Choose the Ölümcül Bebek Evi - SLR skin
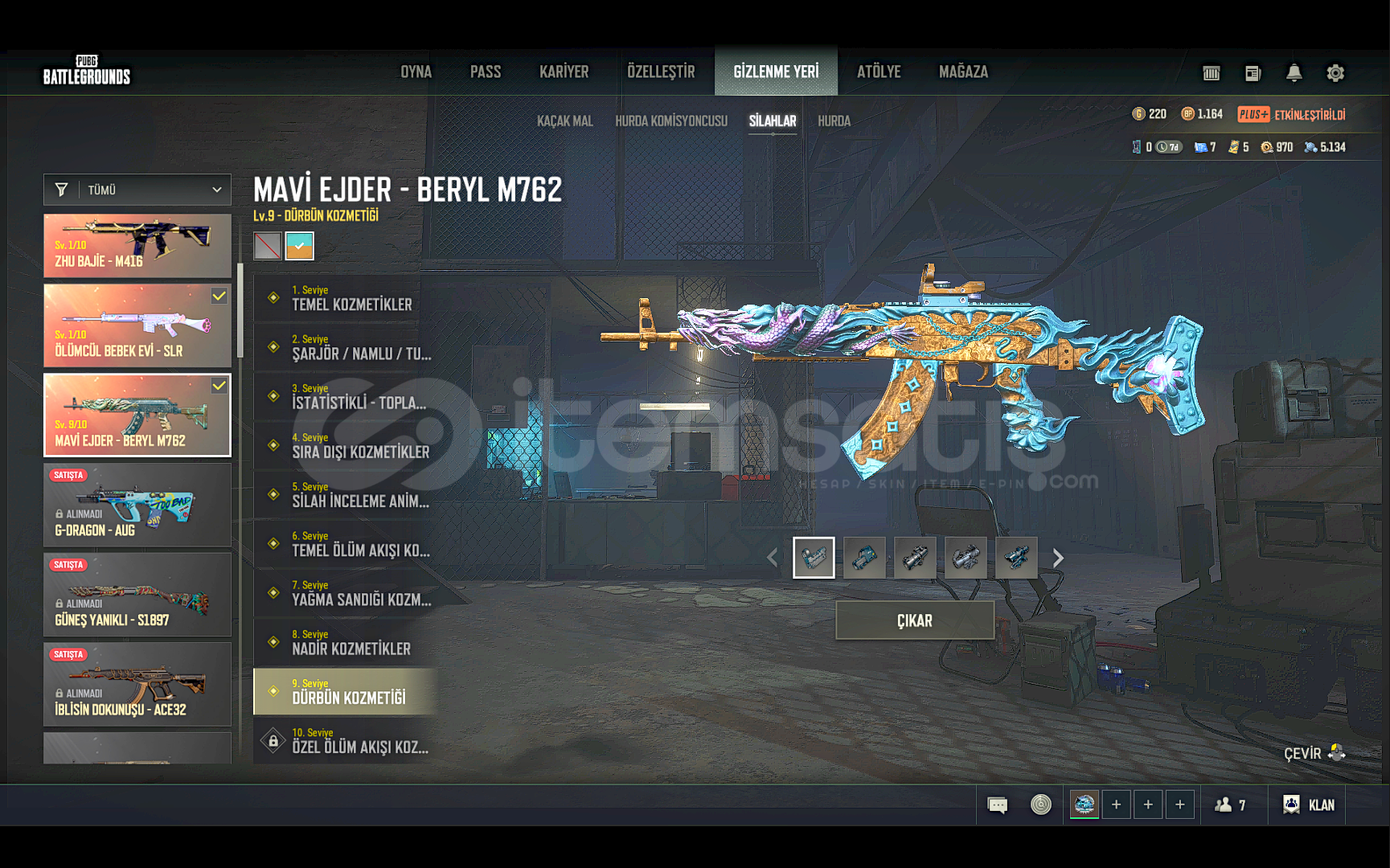 tap(137, 325)
